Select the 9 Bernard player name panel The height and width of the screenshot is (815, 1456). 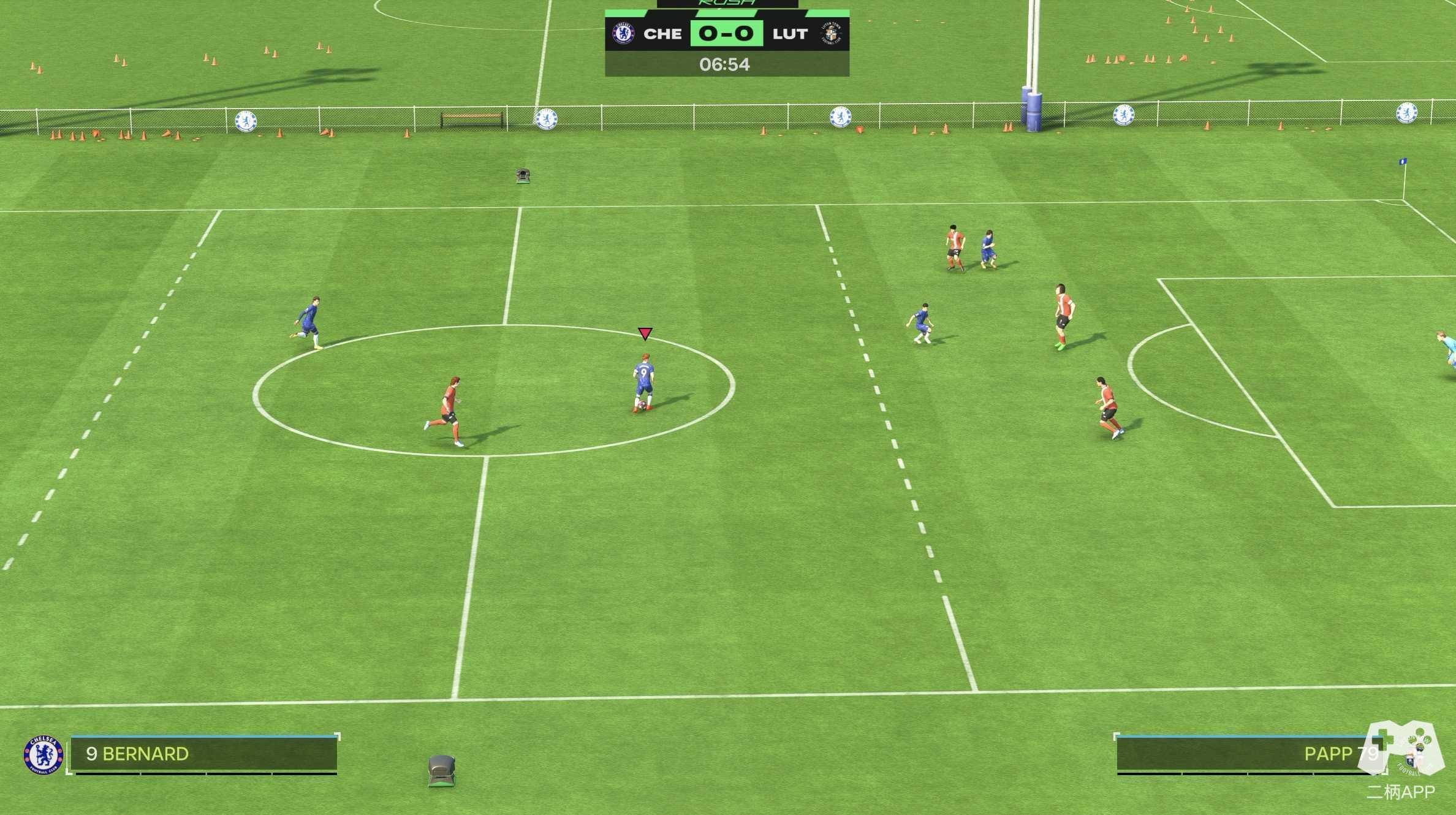coord(203,754)
